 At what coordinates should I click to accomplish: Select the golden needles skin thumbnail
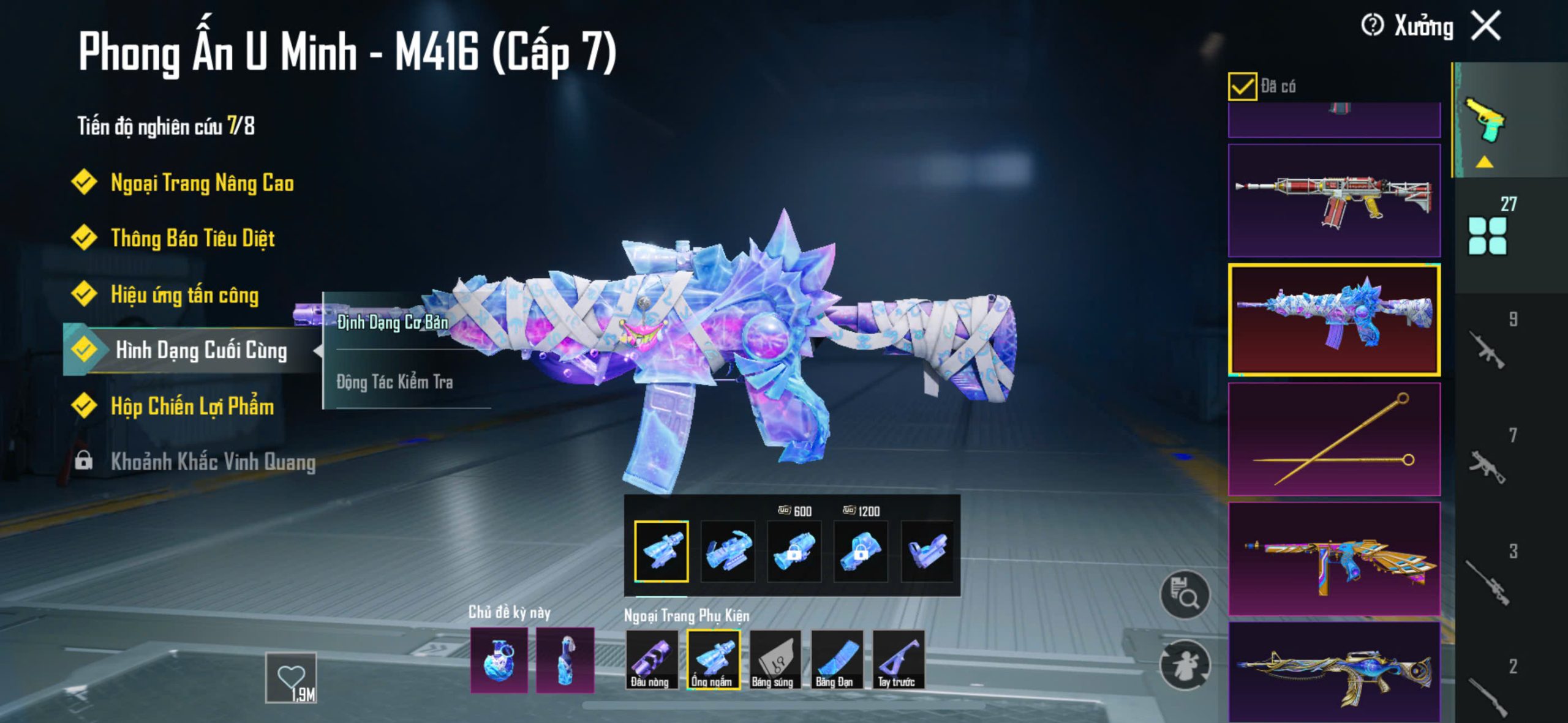click(1333, 439)
